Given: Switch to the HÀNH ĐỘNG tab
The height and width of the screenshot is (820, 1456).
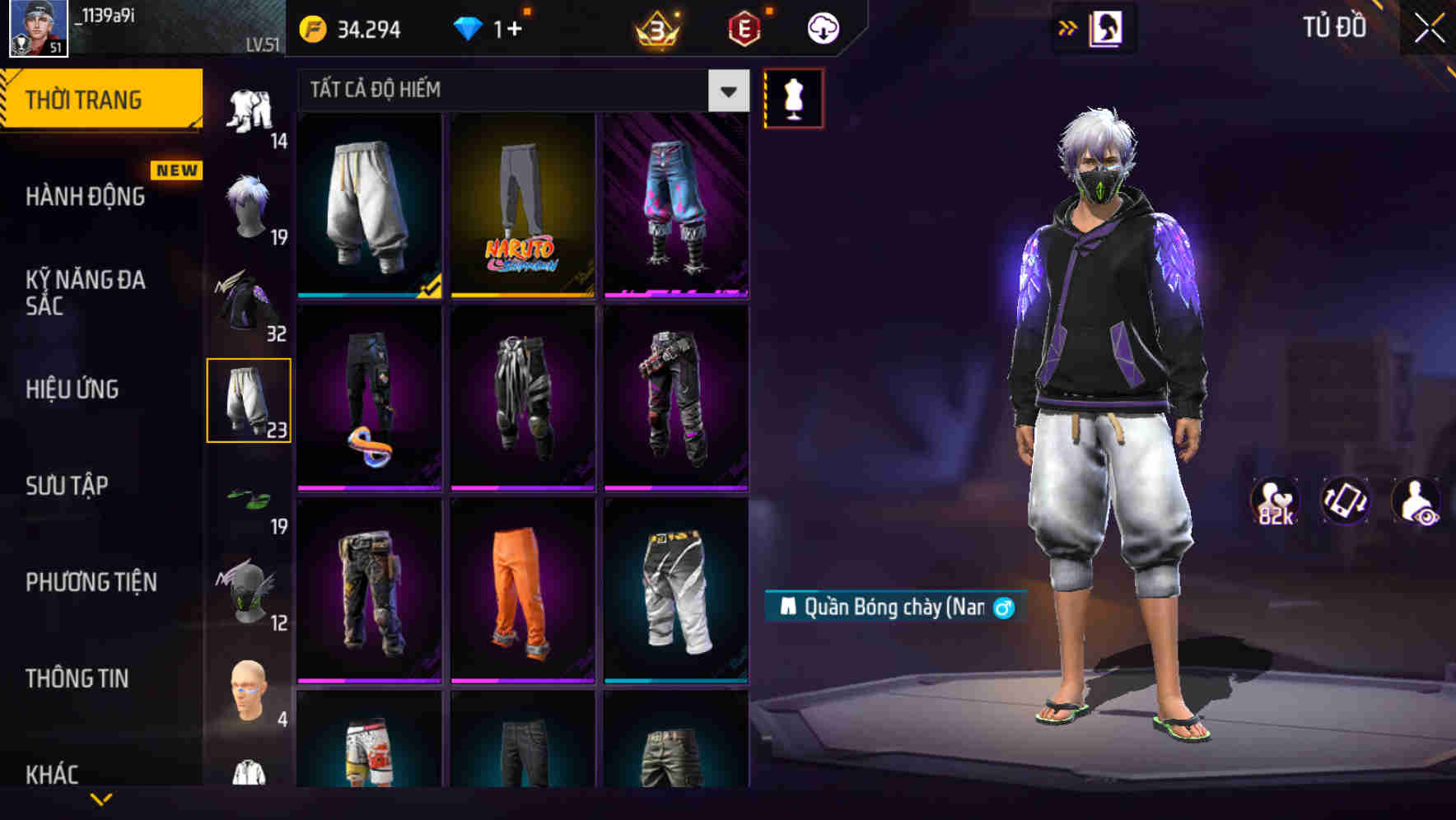Looking at the screenshot, I should click(x=84, y=196).
